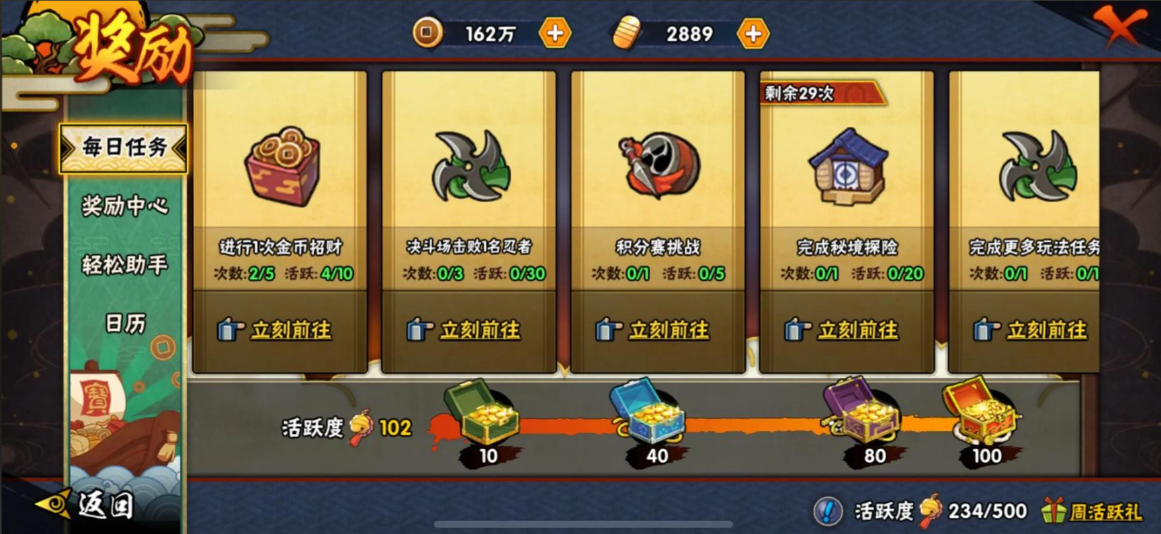
Task: Add gold ingots with the plus button
Action: click(x=752, y=33)
